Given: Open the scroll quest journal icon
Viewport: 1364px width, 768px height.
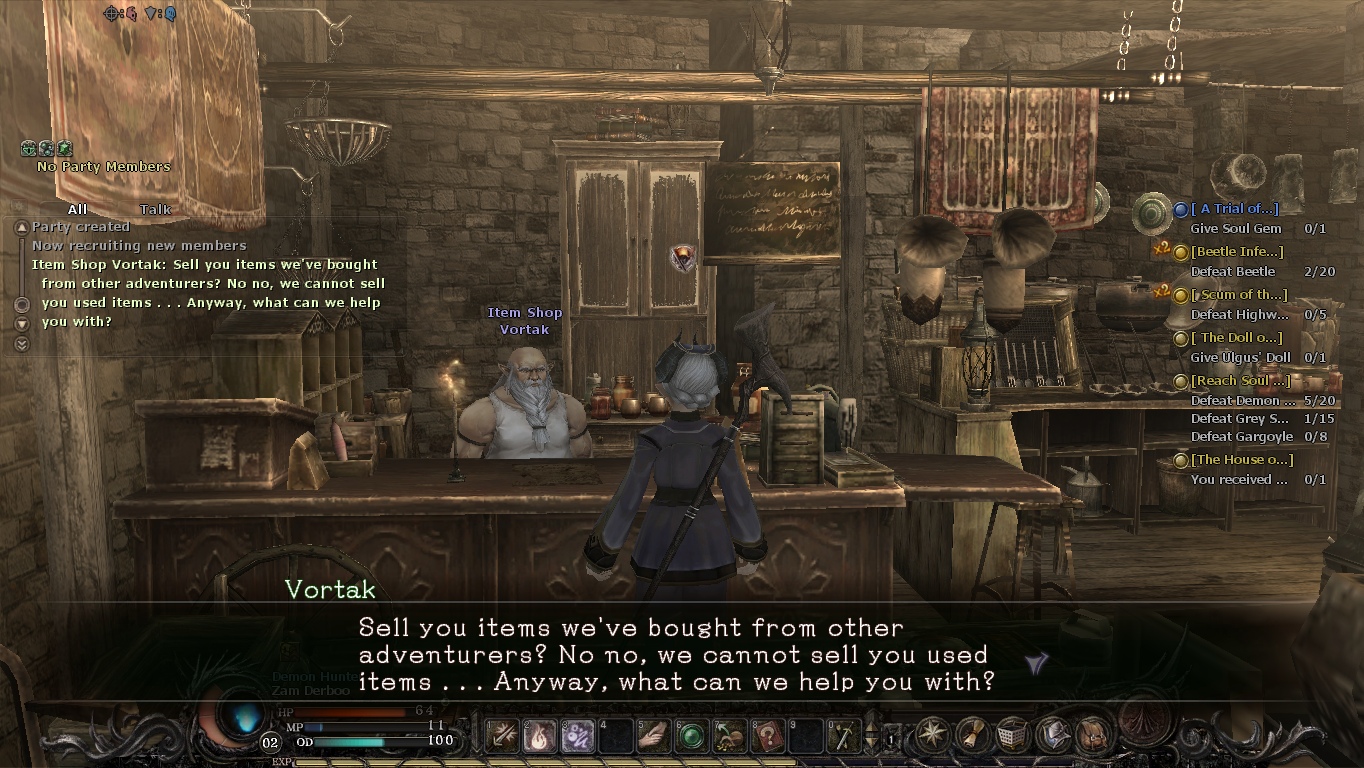Looking at the screenshot, I should pyautogui.click(x=972, y=735).
